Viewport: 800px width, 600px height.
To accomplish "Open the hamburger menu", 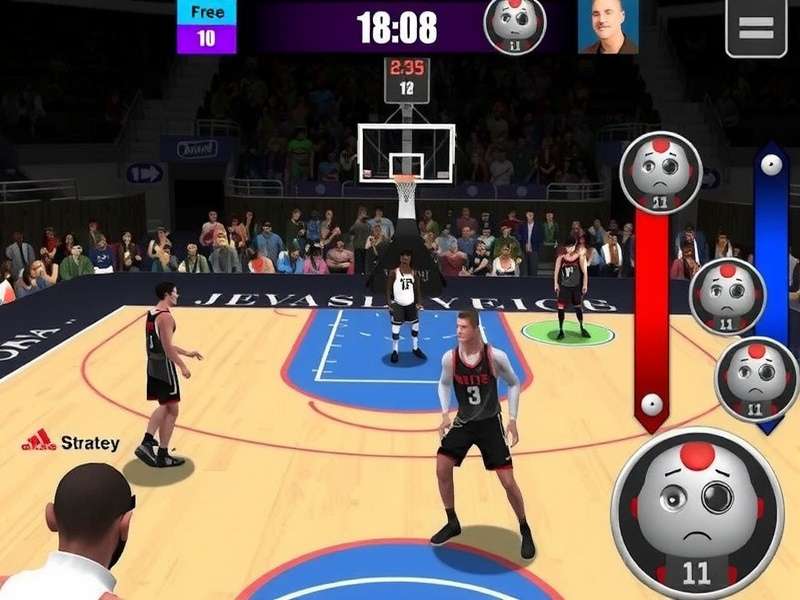I will (755, 28).
